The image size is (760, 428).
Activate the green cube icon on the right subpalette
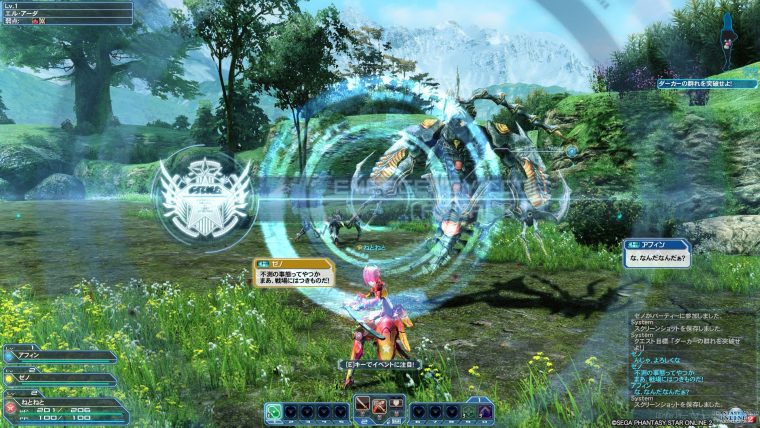(470, 411)
